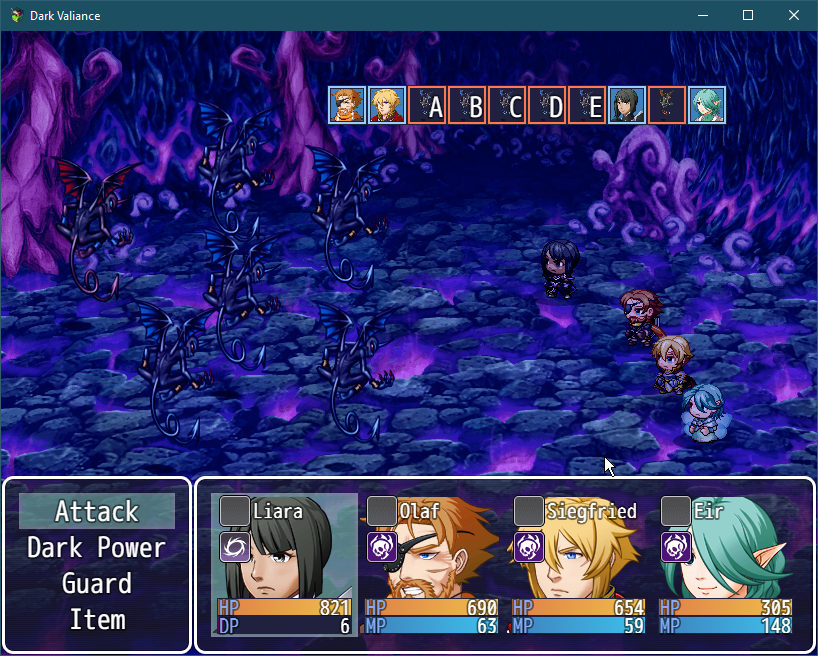The height and width of the screenshot is (656, 818).
Task: Click Liara's swirl status icon
Action: [x=235, y=547]
